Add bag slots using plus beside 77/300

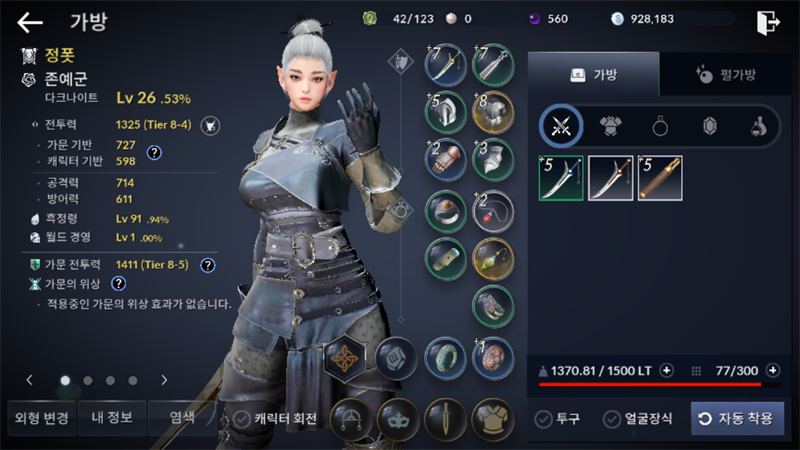coord(774,371)
